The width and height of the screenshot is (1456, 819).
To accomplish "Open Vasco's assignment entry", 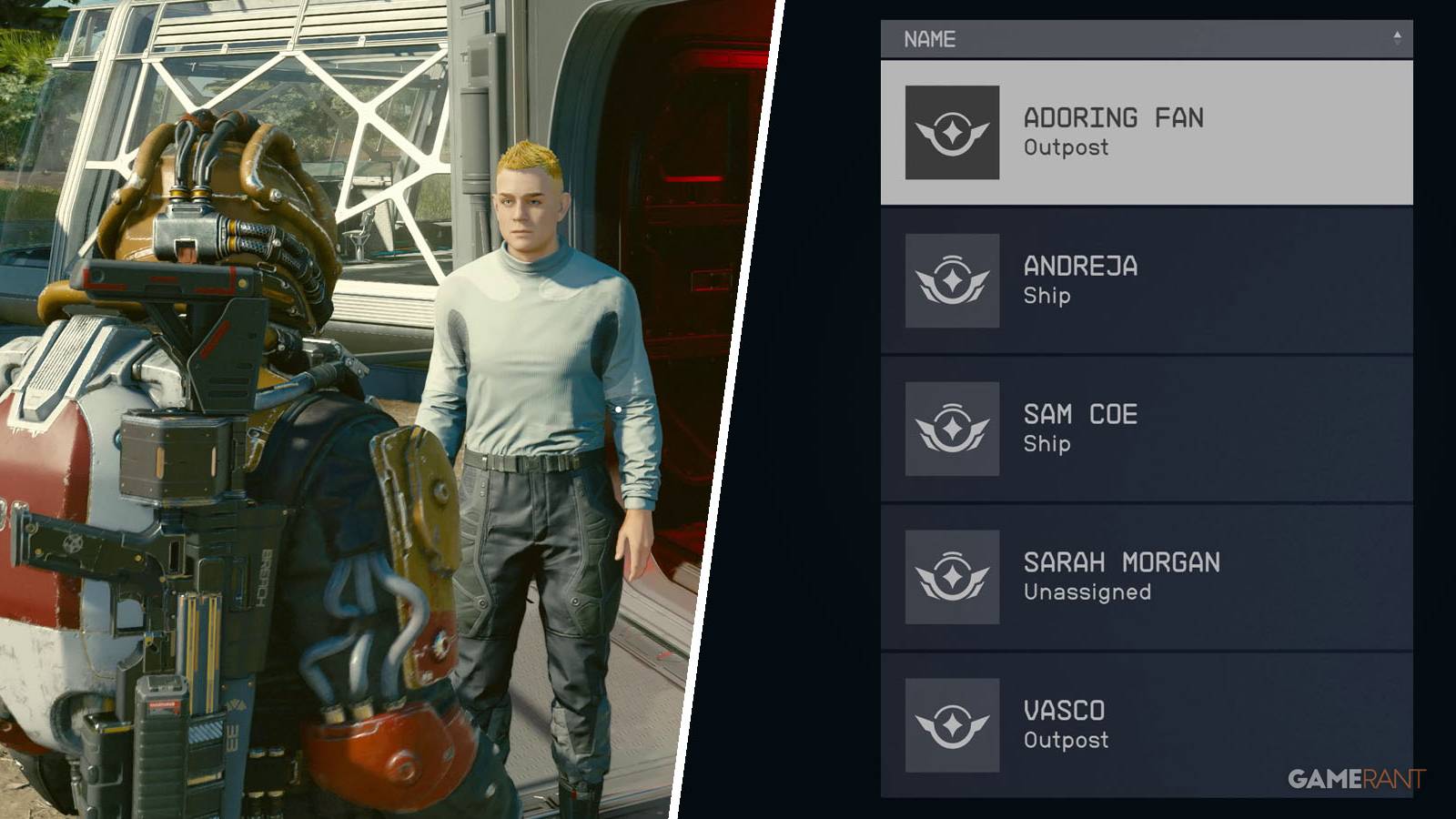I will 1137,723.
